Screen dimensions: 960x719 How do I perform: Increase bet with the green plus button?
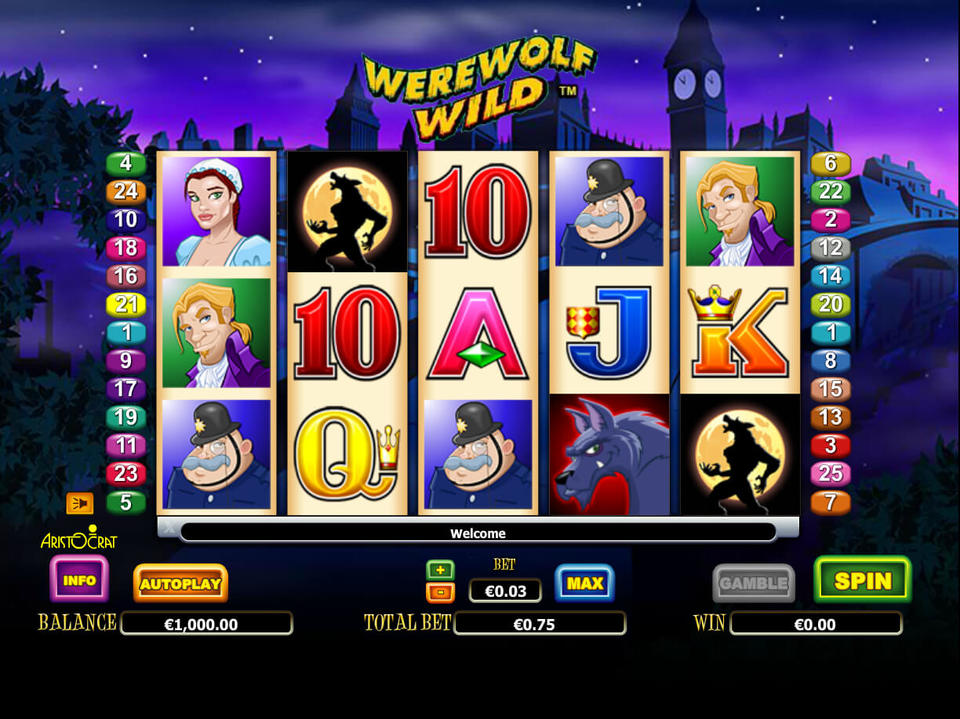[440, 570]
